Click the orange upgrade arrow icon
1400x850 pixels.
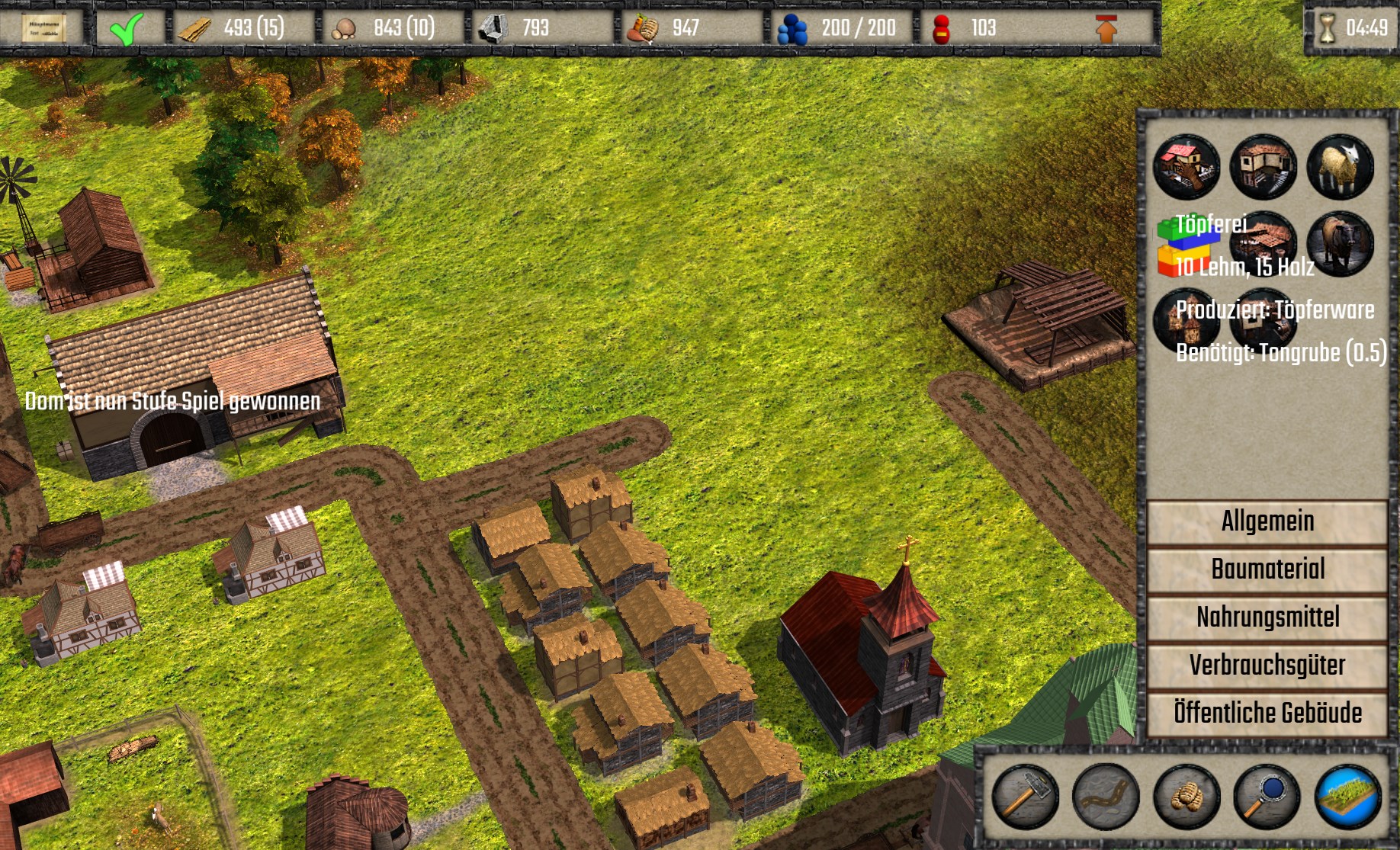coord(1106,29)
